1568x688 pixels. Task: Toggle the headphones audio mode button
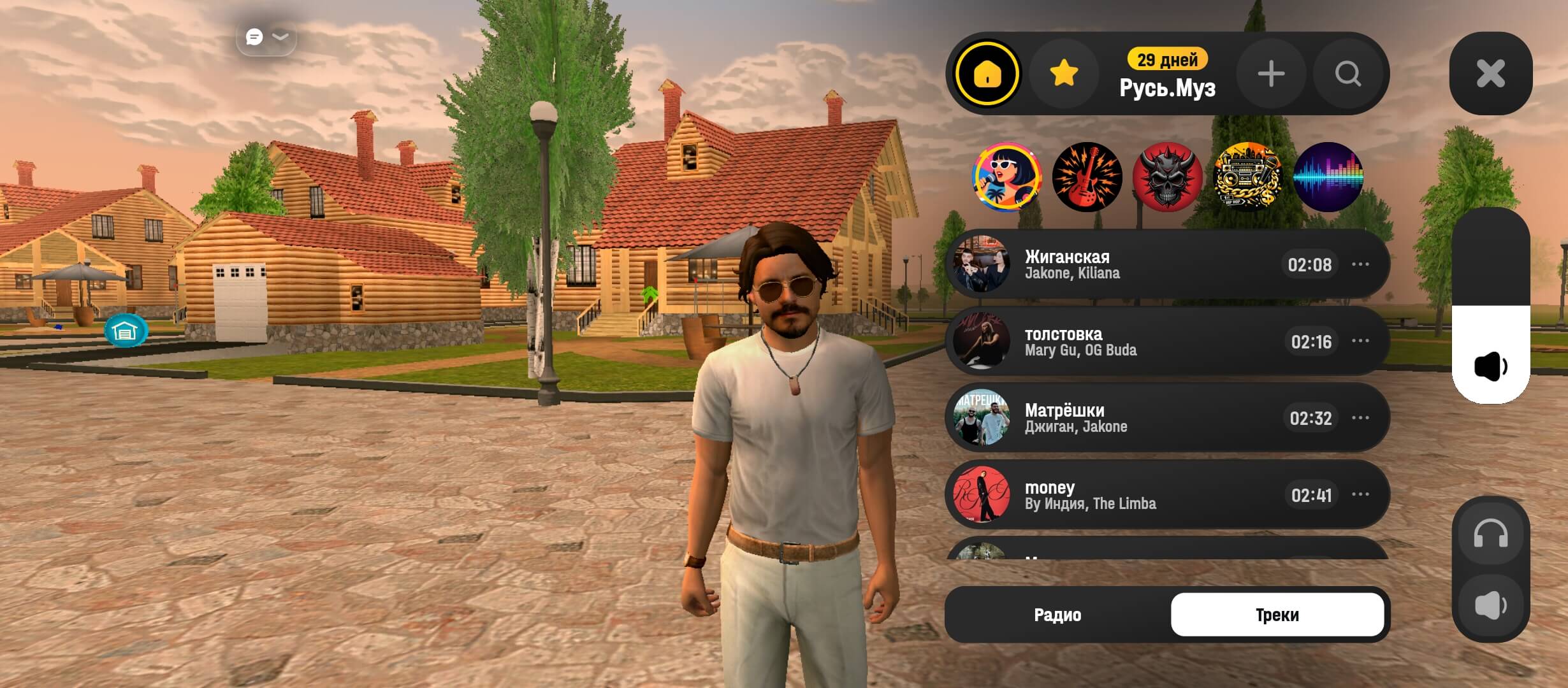(x=1490, y=534)
